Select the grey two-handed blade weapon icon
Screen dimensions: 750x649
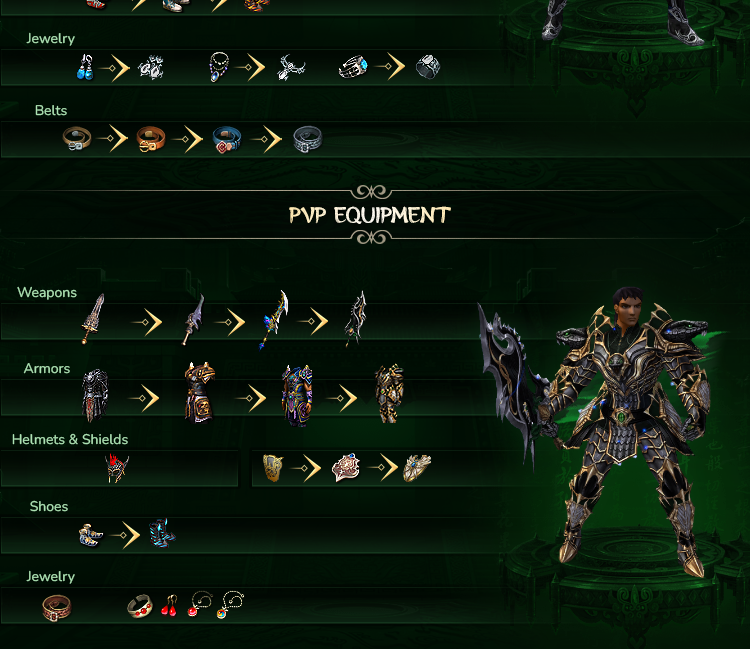(x=193, y=319)
